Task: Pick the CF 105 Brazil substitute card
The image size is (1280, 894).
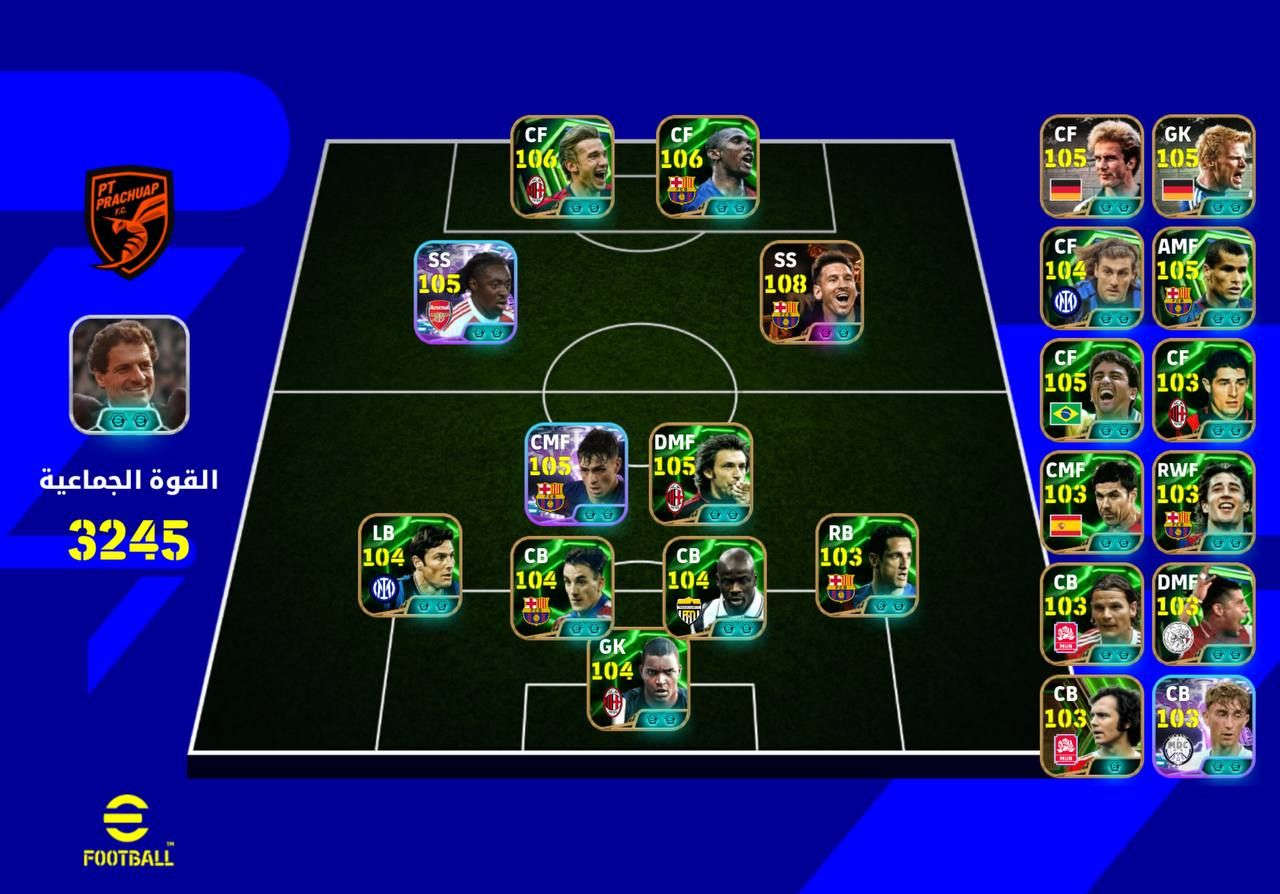Action: point(1091,390)
